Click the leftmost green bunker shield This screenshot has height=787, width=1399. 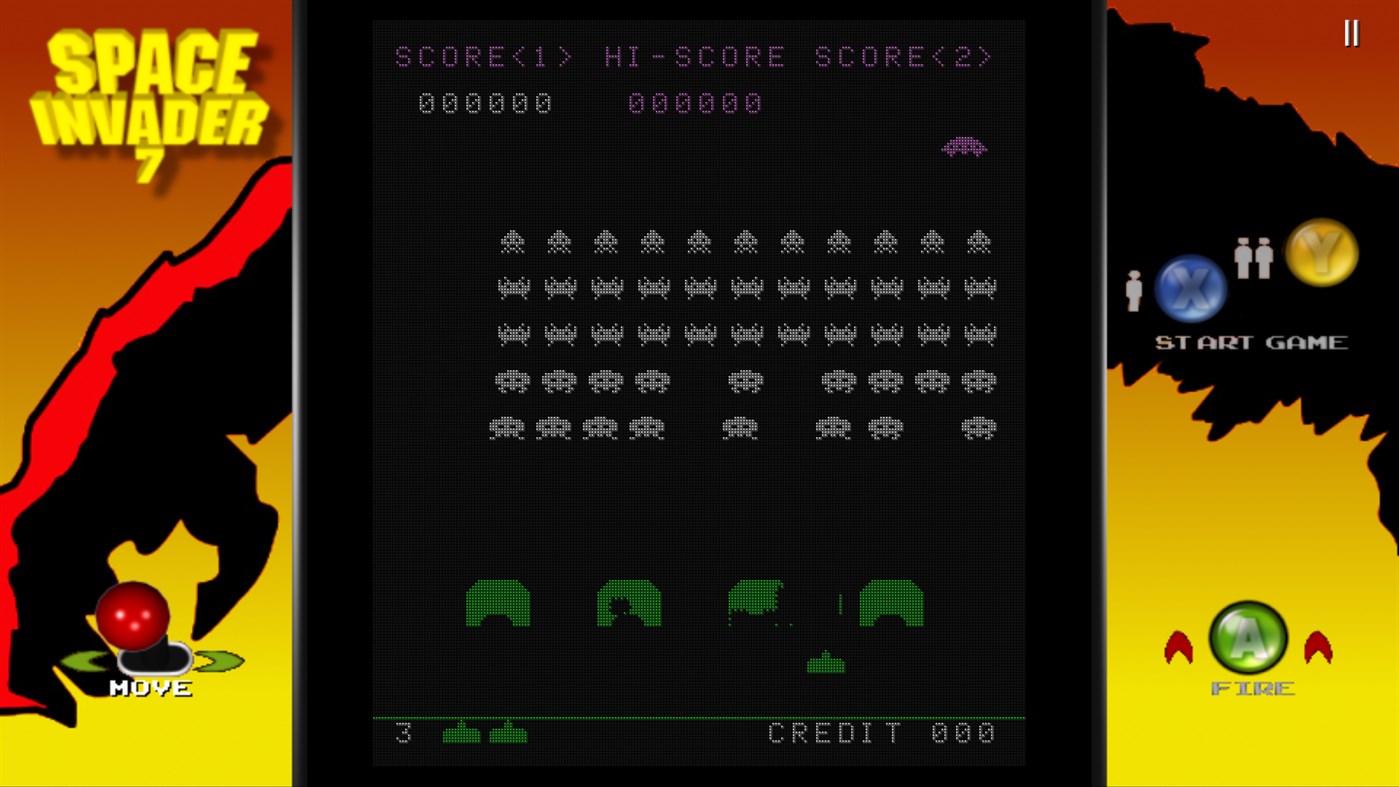[497, 604]
